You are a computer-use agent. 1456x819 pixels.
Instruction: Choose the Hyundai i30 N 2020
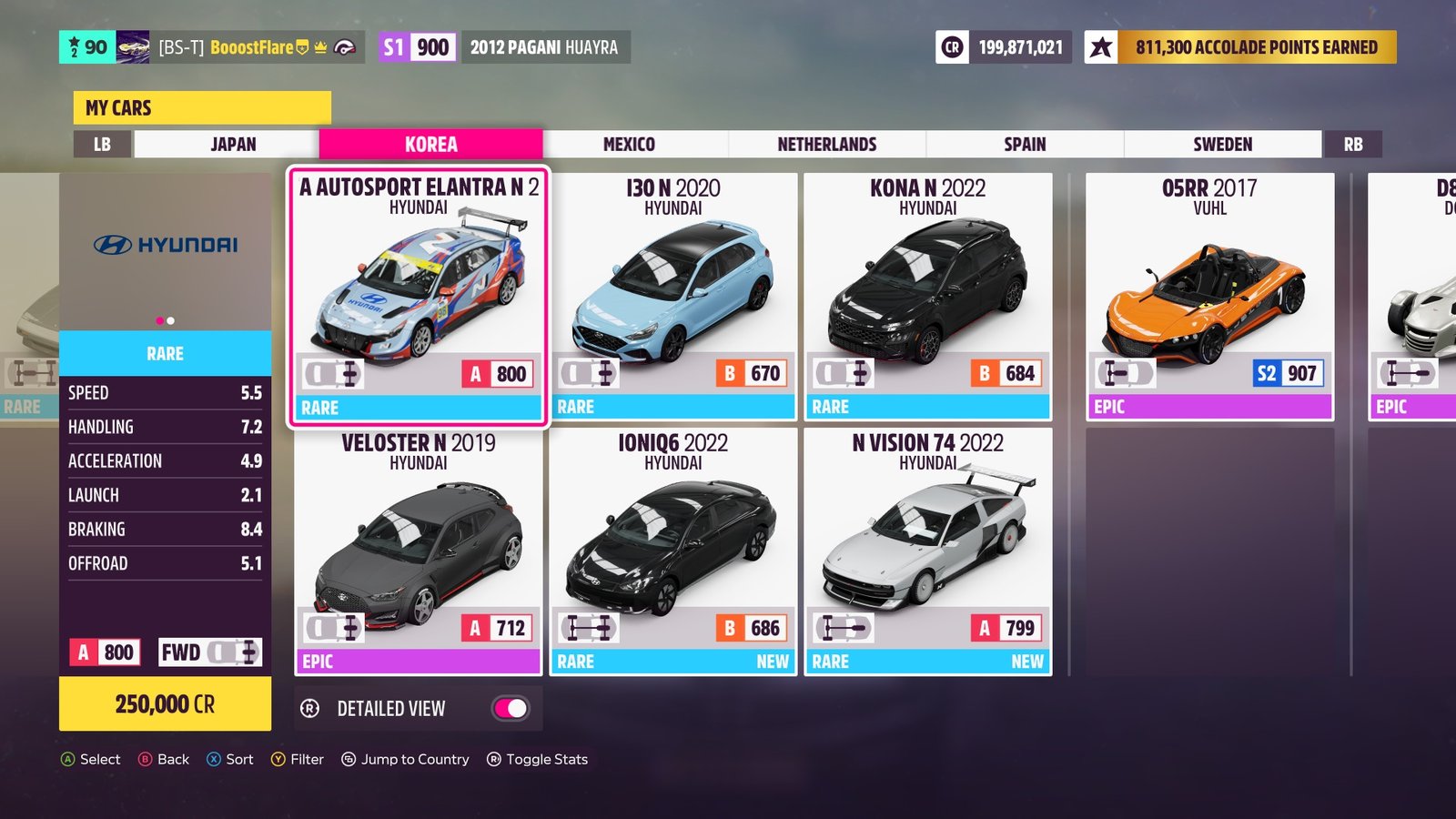(673, 297)
